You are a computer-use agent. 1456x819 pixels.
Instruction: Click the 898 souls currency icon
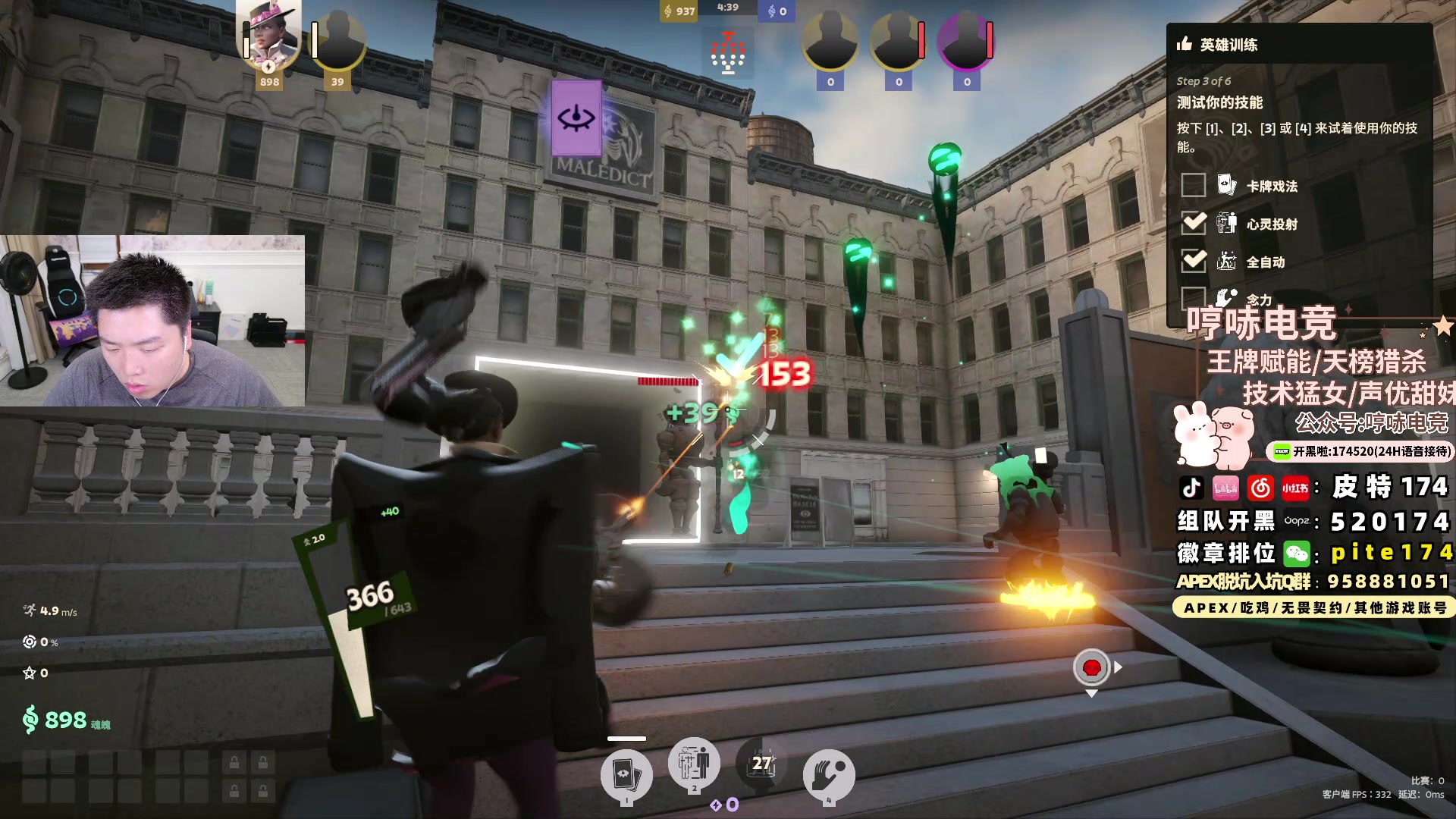30,719
